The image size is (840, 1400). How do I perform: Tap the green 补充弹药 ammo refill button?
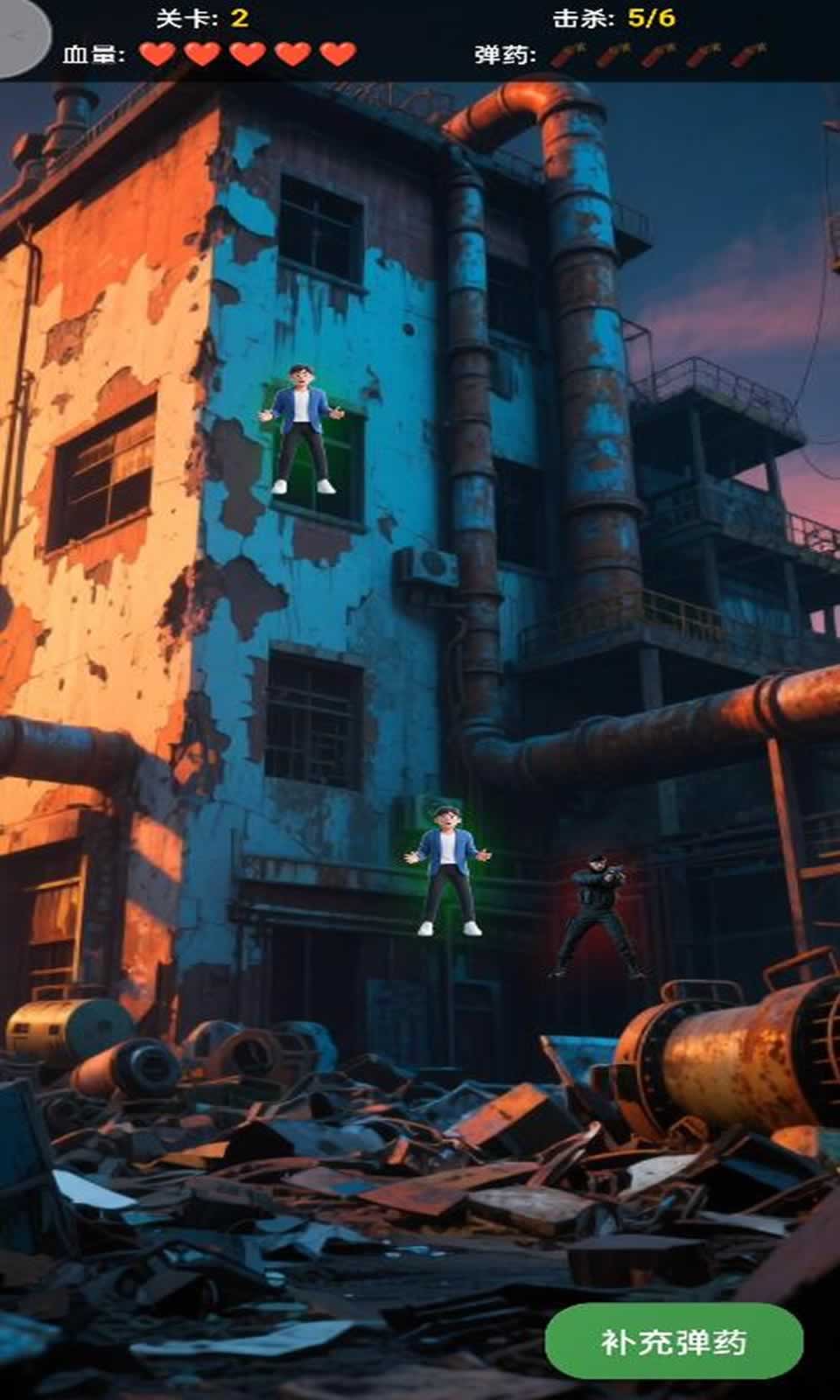tap(674, 1340)
